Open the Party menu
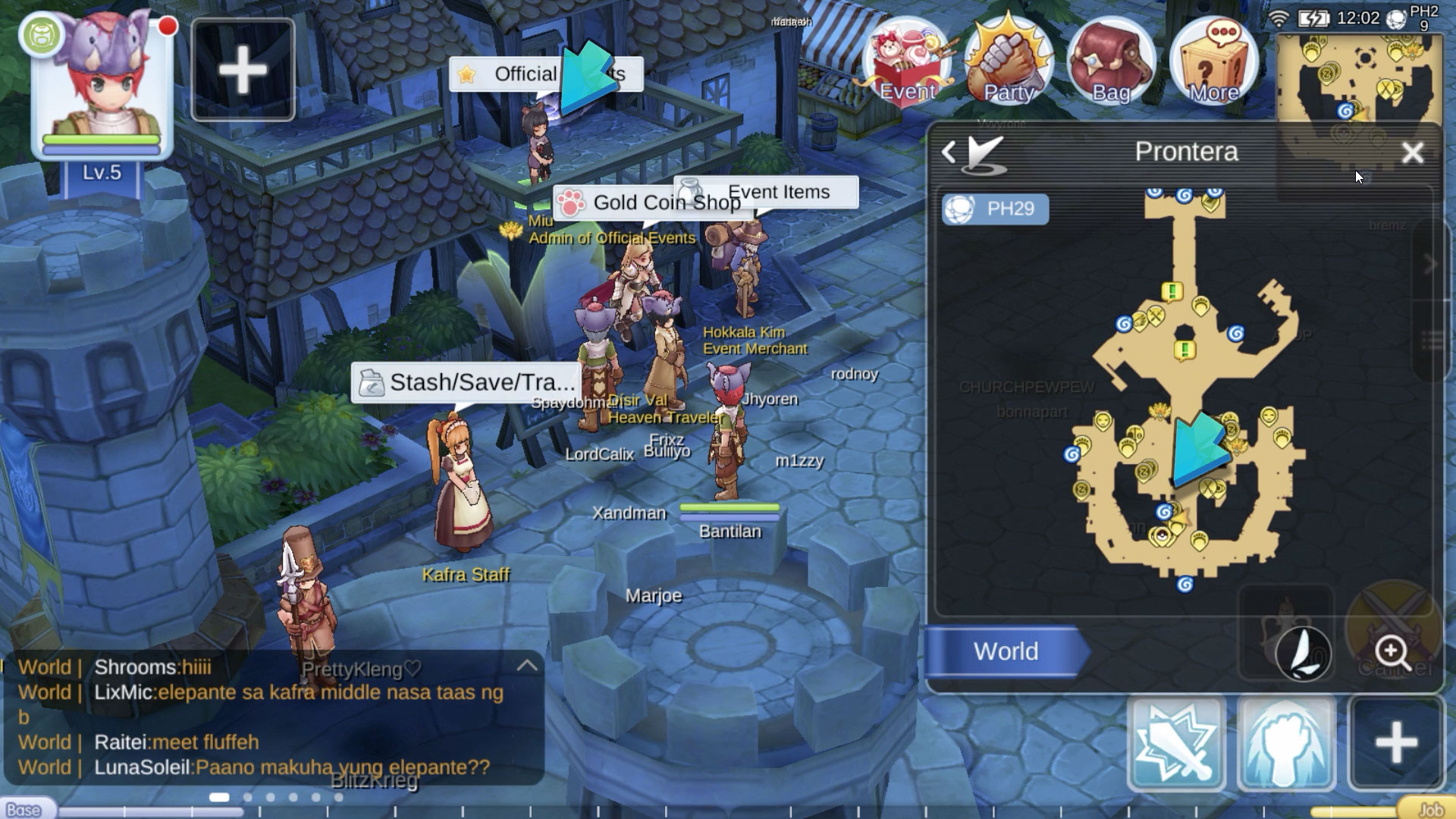 [1009, 62]
